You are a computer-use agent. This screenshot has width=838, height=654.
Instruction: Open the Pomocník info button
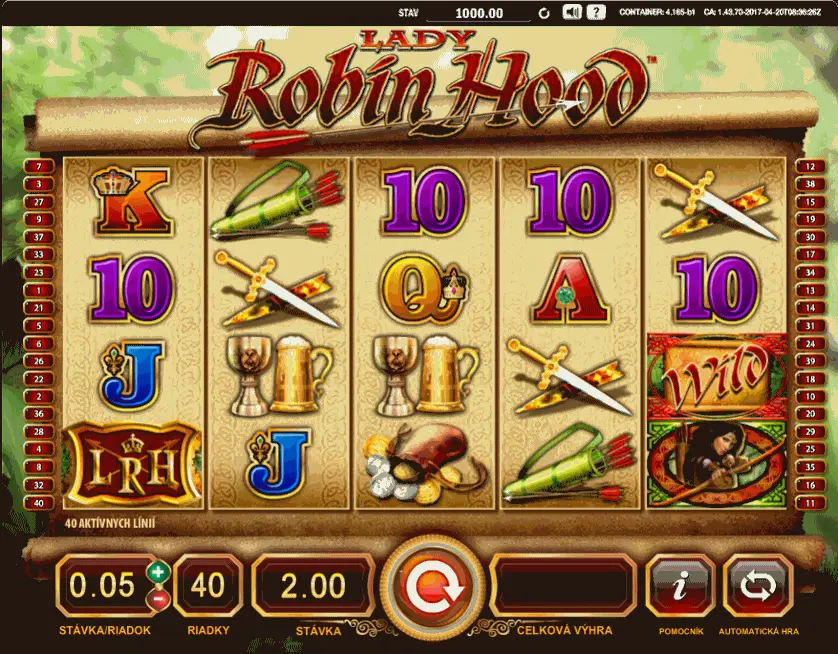pyautogui.click(x=680, y=587)
